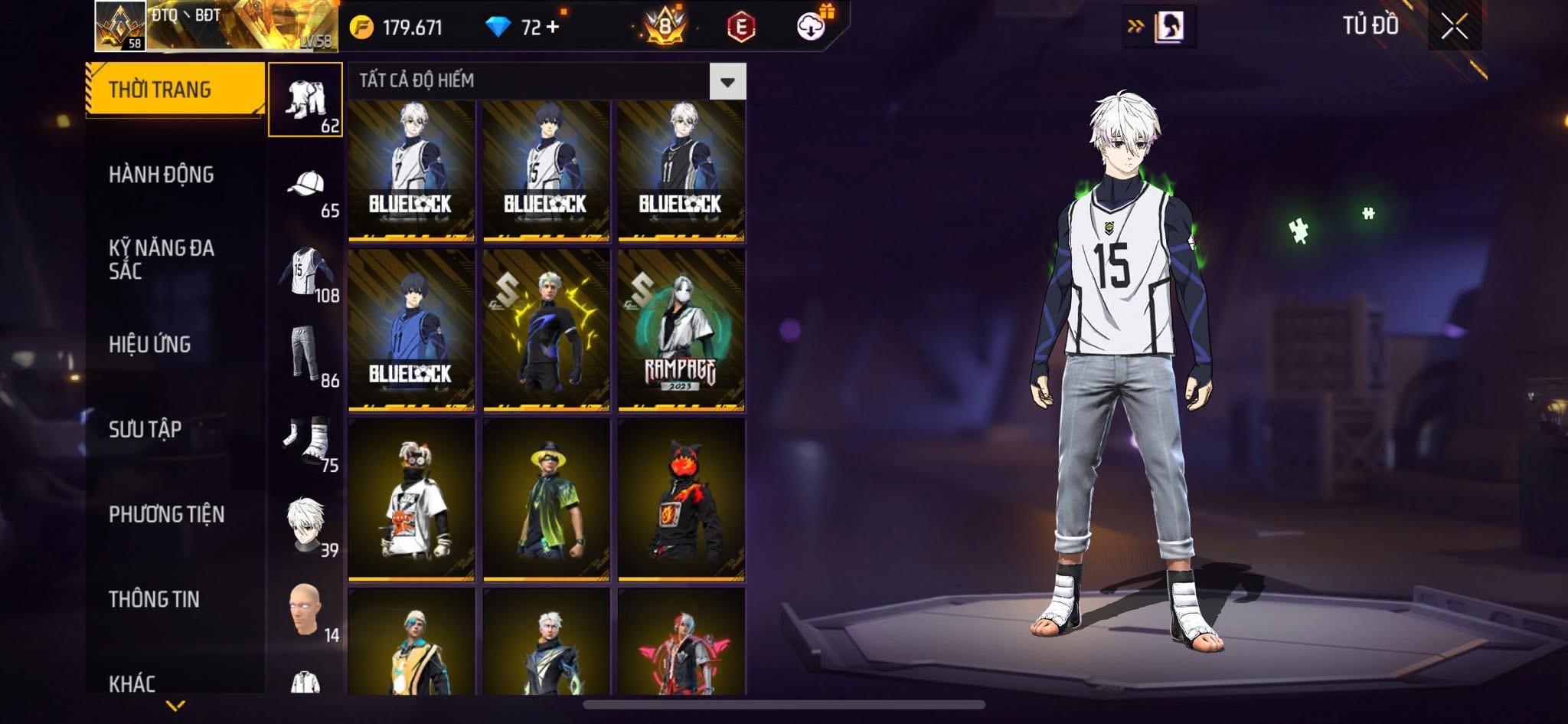Open the Hành Động section
Image resolution: width=1568 pixels, height=724 pixels.
click(x=162, y=175)
